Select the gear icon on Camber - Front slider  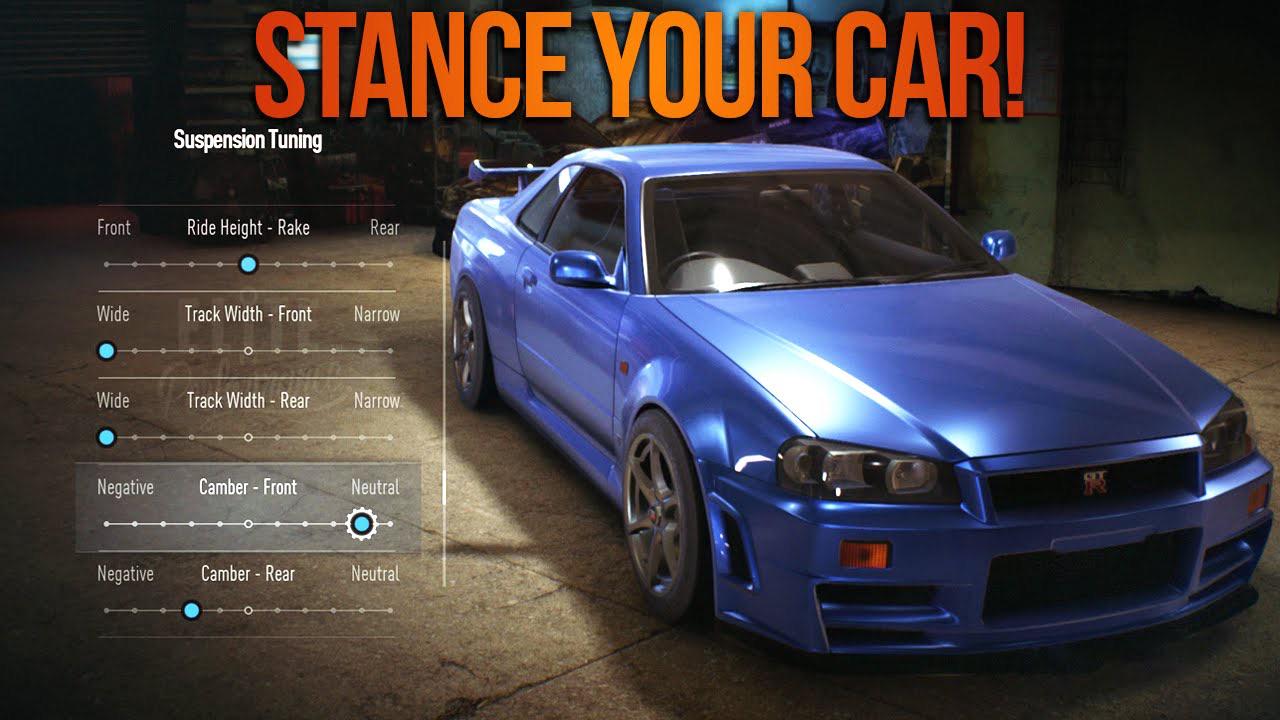pos(361,522)
